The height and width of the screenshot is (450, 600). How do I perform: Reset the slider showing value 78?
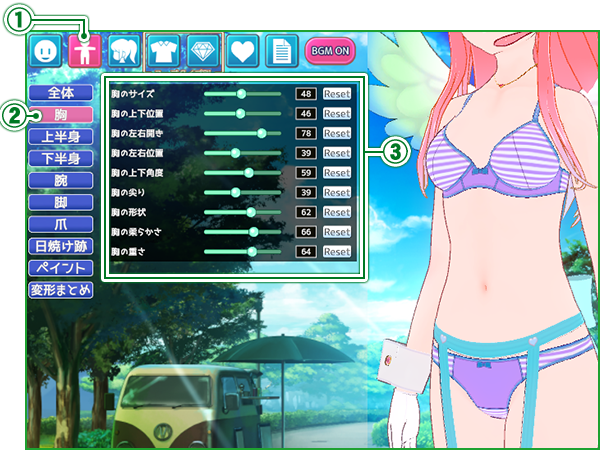337,133
